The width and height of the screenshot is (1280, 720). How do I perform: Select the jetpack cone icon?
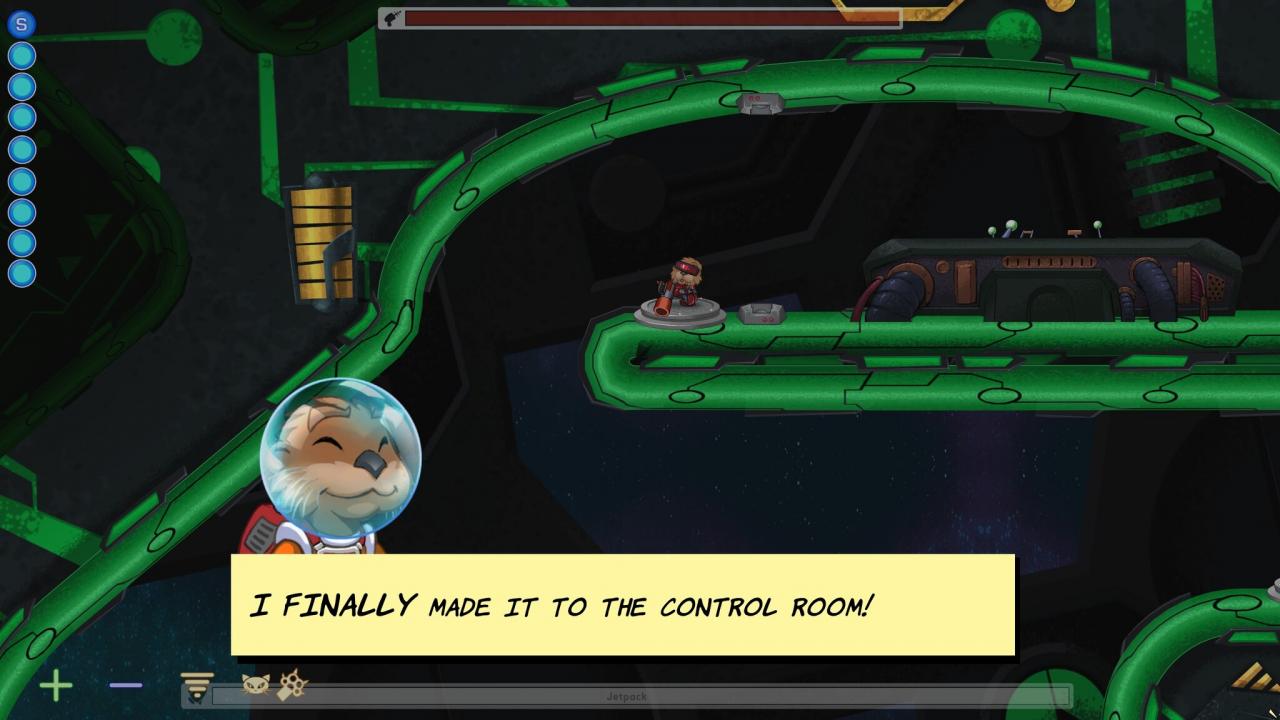pos(198,687)
